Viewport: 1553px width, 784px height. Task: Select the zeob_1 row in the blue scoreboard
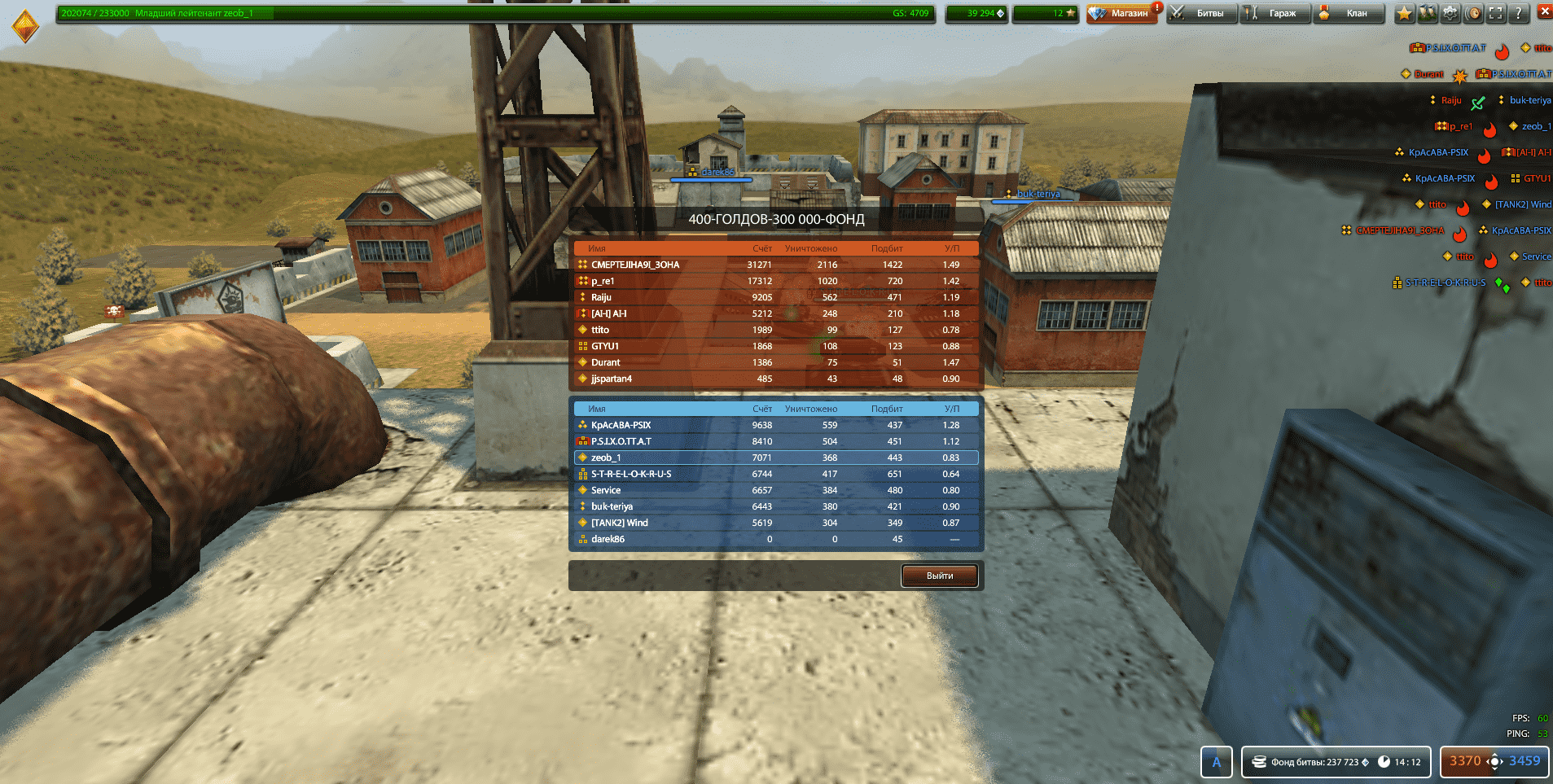pyautogui.click(x=774, y=458)
